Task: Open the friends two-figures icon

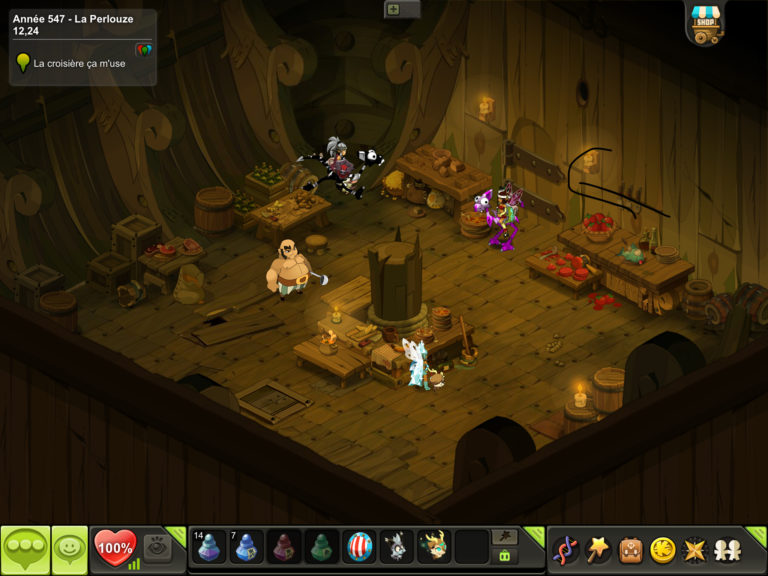Action: click(x=725, y=549)
